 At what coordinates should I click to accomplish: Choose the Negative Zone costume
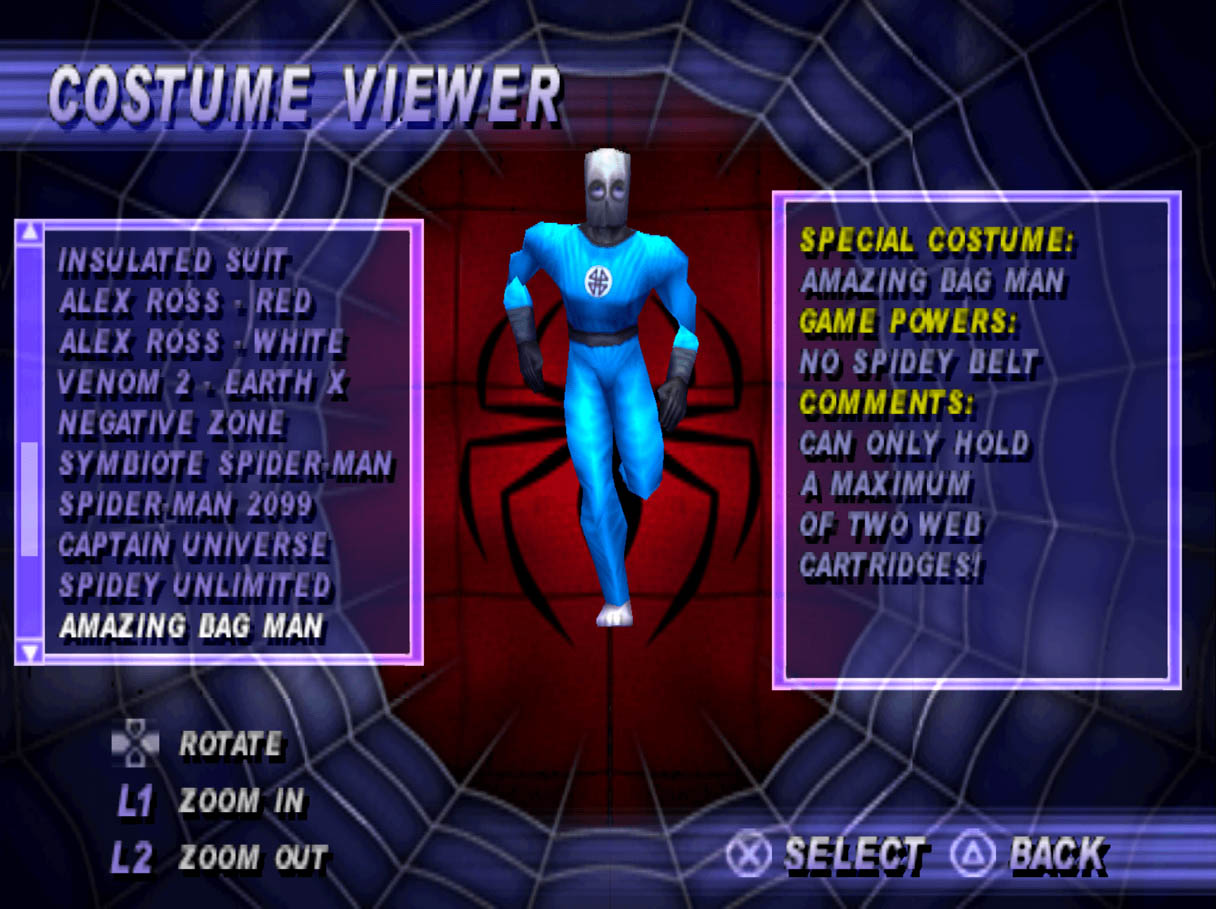pos(171,424)
